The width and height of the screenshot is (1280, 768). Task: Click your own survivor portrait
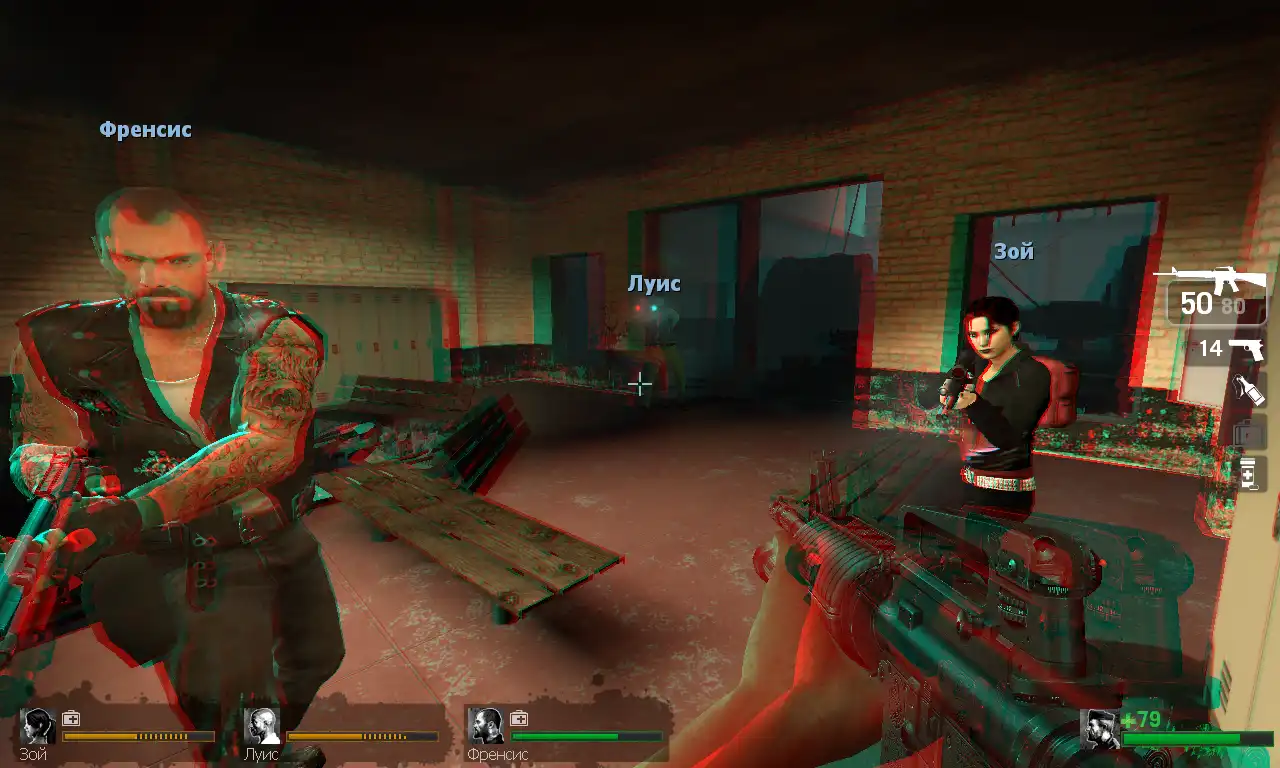[x=1100, y=728]
